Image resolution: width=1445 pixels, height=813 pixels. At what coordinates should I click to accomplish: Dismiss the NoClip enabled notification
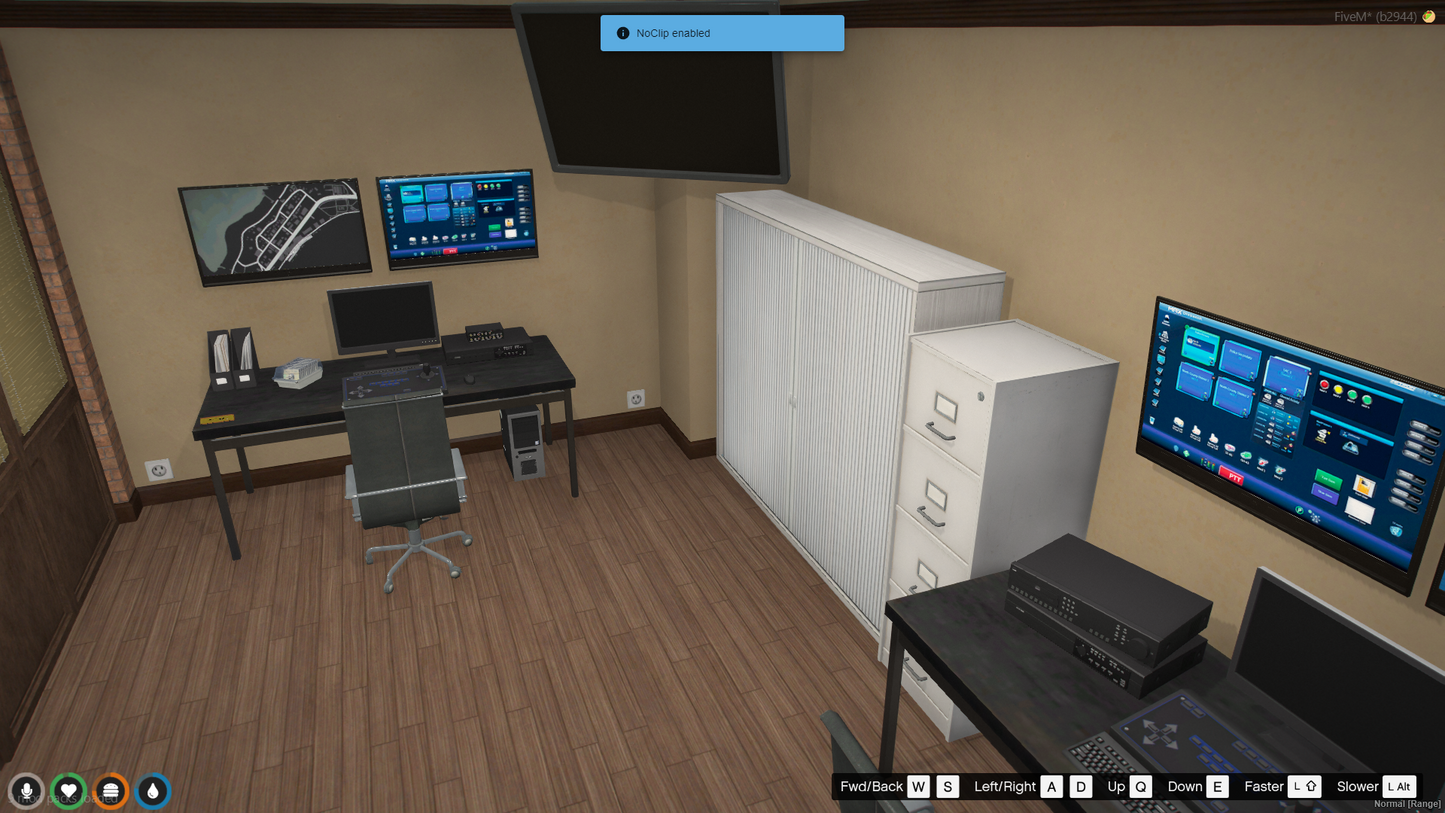click(x=722, y=33)
